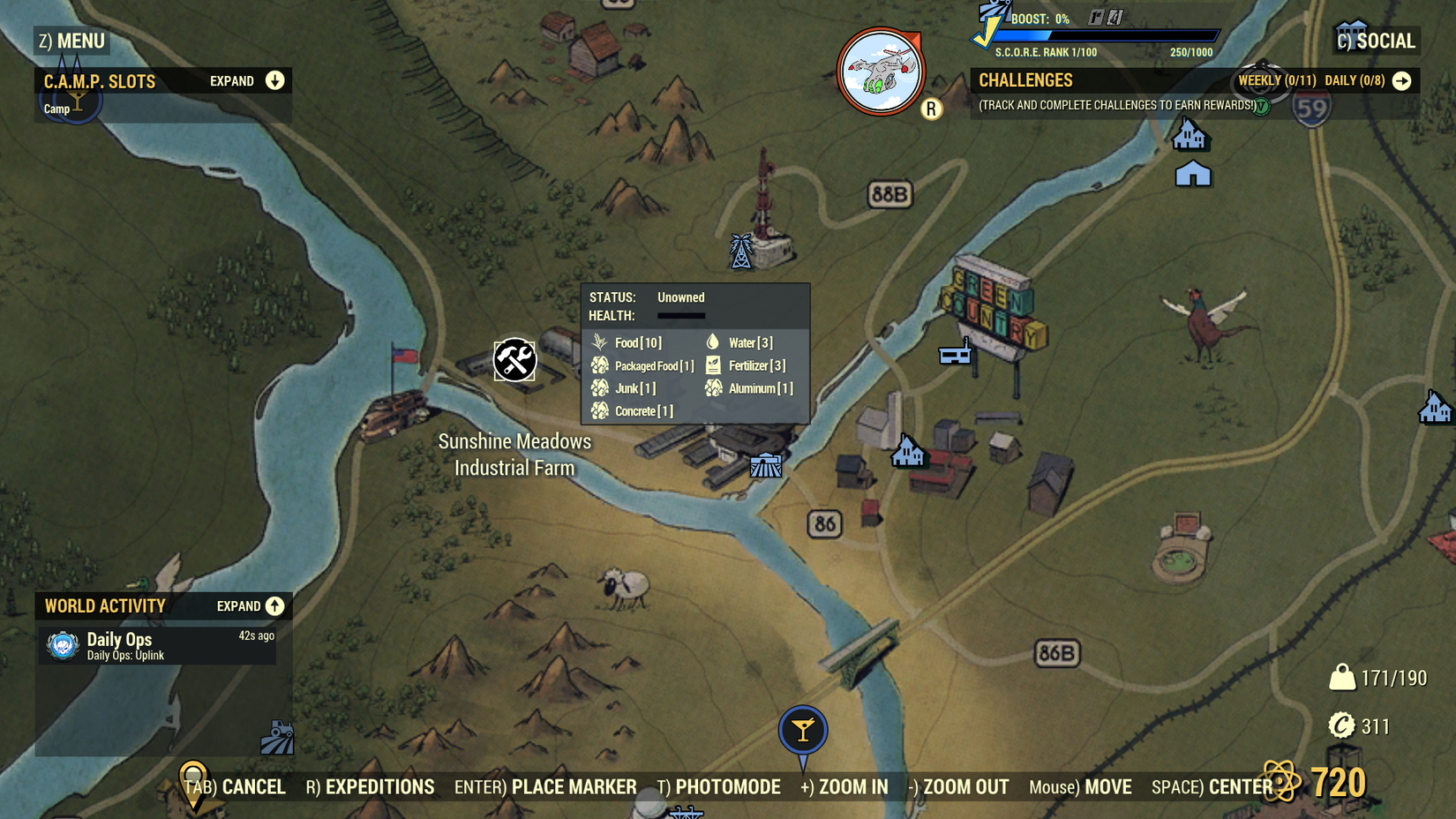
Task: Click the windmill farm icon near Route 86
Action: [x=764, y=464]
